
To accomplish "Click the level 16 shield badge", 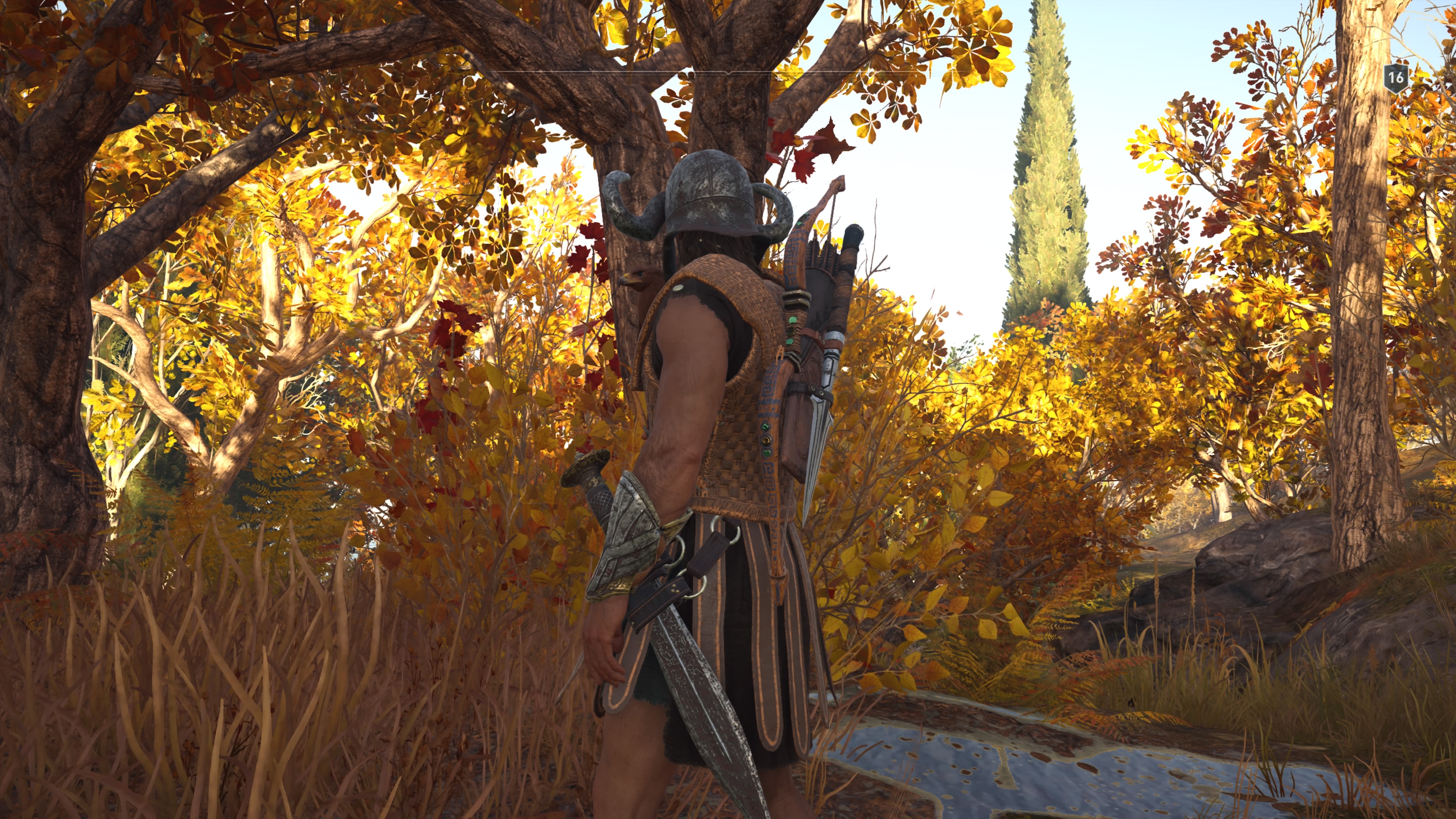I will tap(1395, 77).
